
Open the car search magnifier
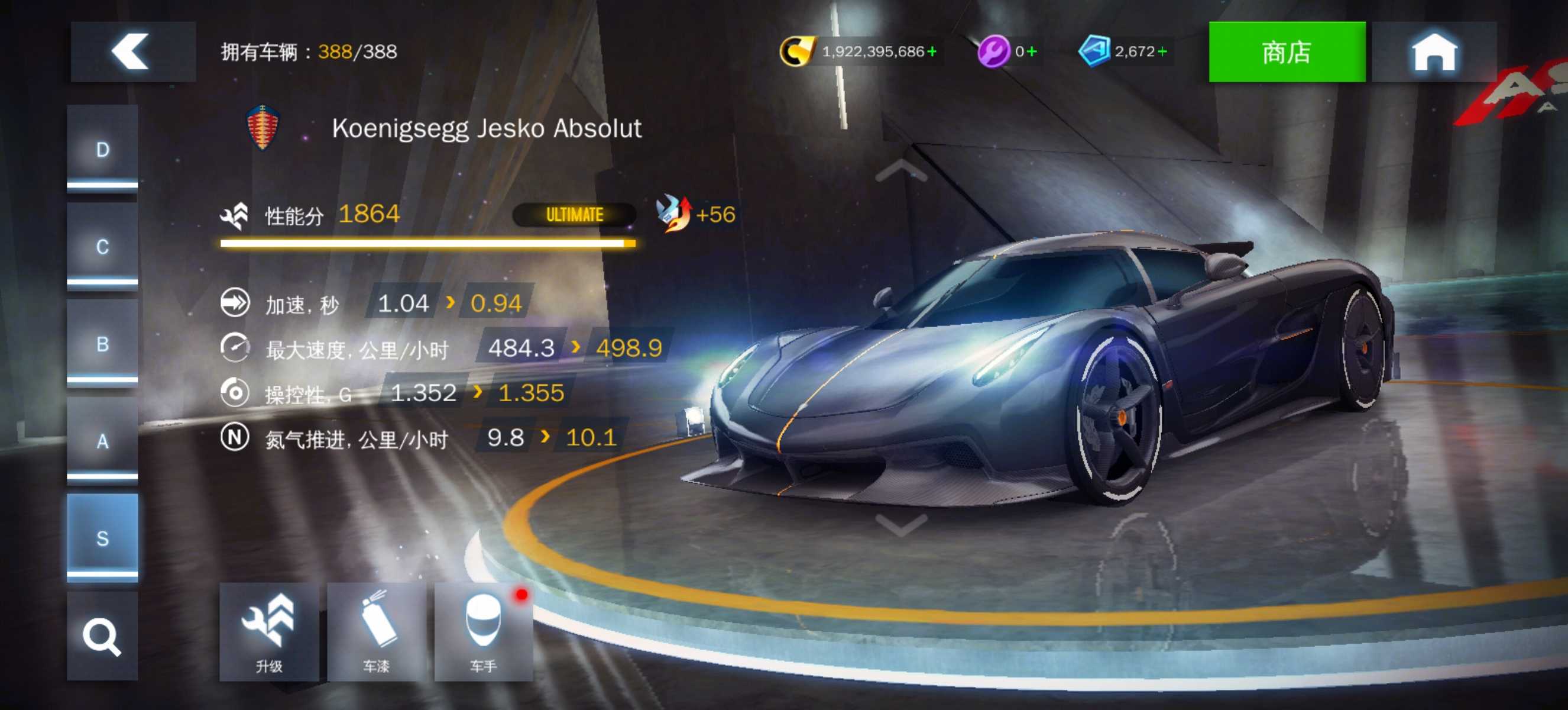[102, 636]
